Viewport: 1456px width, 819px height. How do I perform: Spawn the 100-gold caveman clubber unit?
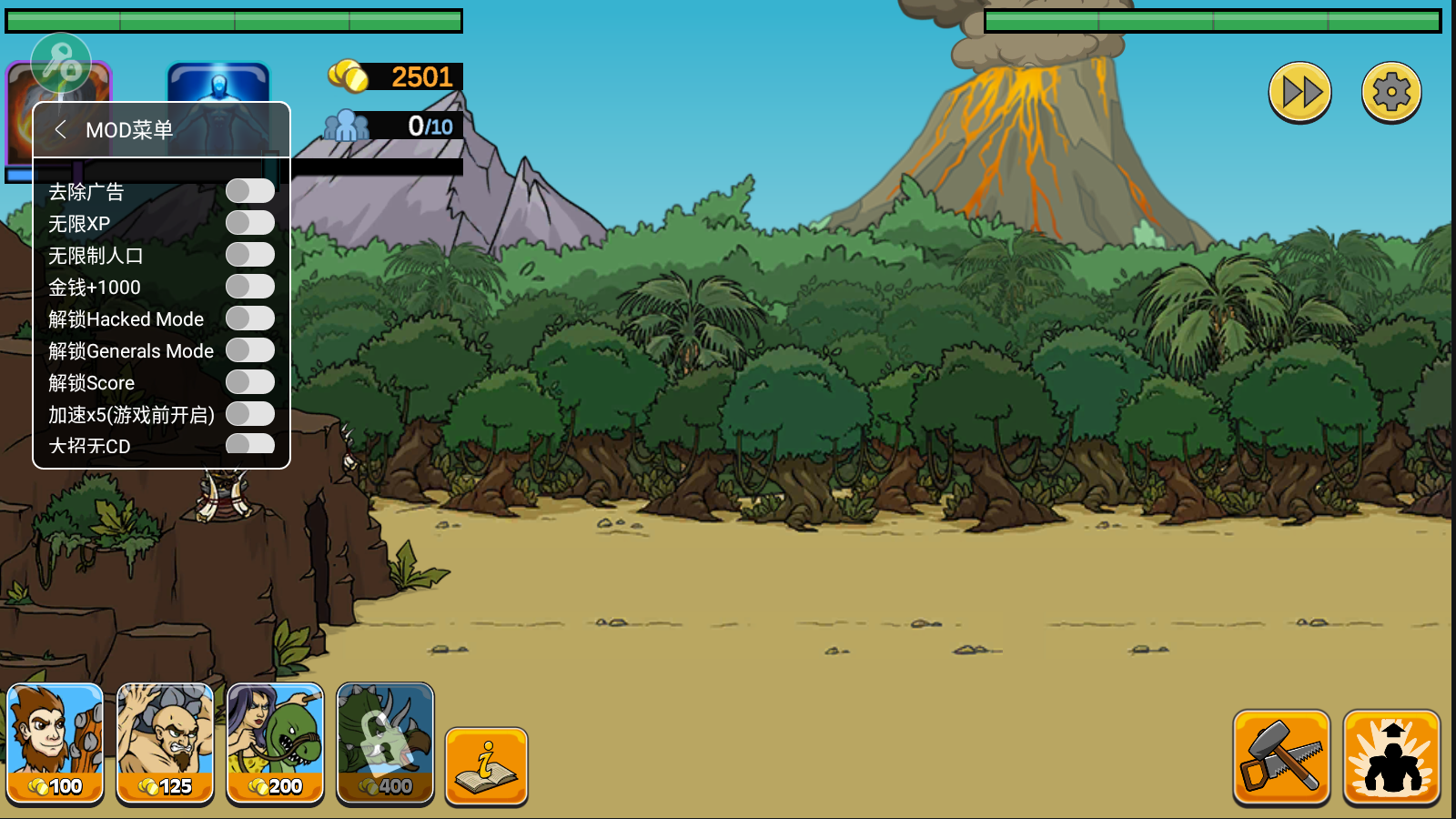point(56,743)
